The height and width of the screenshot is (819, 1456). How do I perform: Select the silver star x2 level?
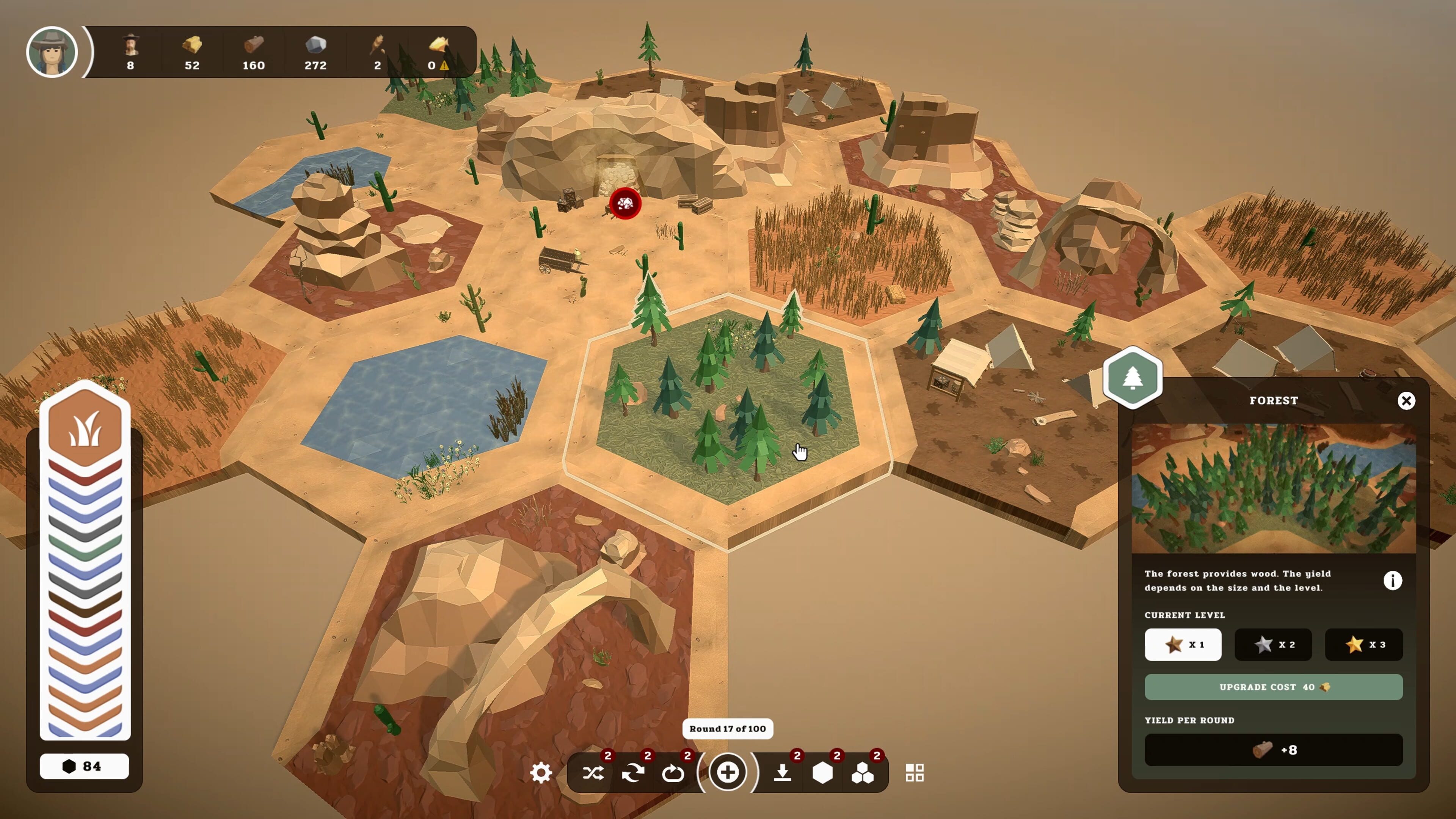click(1273, 644)
